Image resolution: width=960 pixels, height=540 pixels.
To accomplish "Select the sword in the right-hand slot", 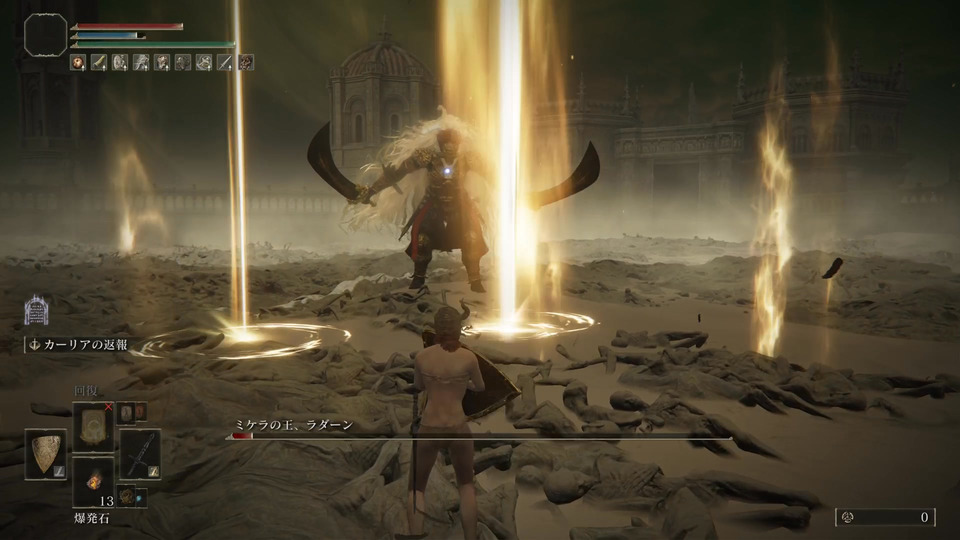I will [140, 453].
